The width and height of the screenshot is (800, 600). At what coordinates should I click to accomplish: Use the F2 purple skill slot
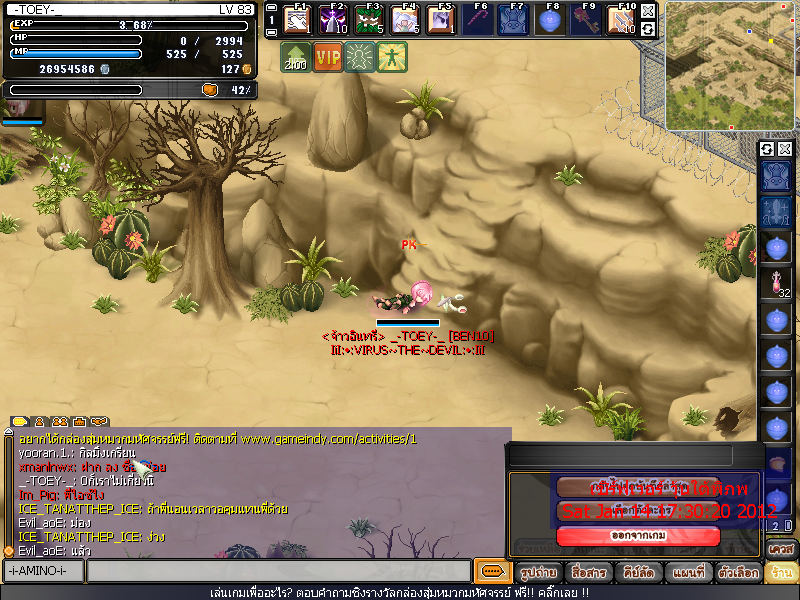click(x=334, y=19)
